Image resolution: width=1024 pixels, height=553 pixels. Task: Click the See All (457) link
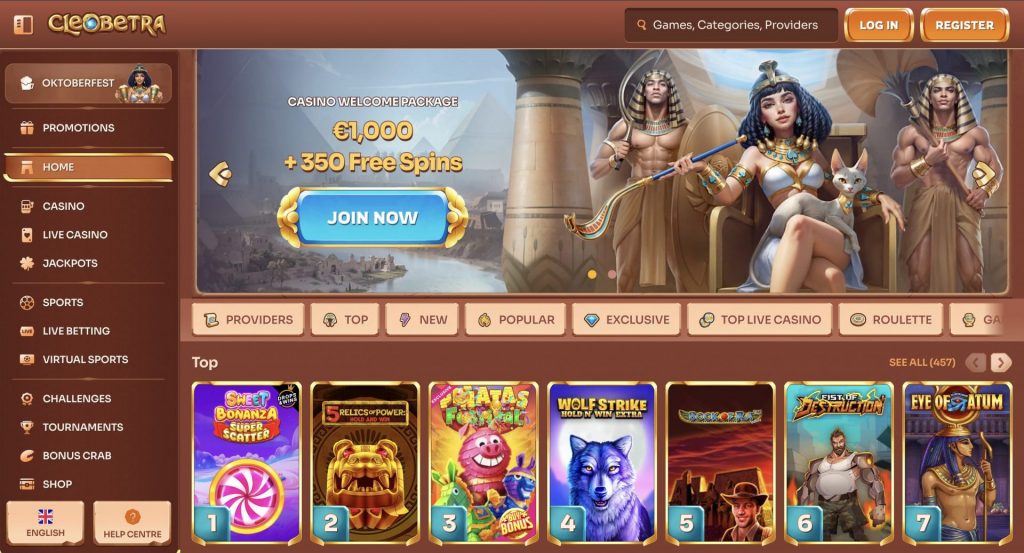[921, 362]
